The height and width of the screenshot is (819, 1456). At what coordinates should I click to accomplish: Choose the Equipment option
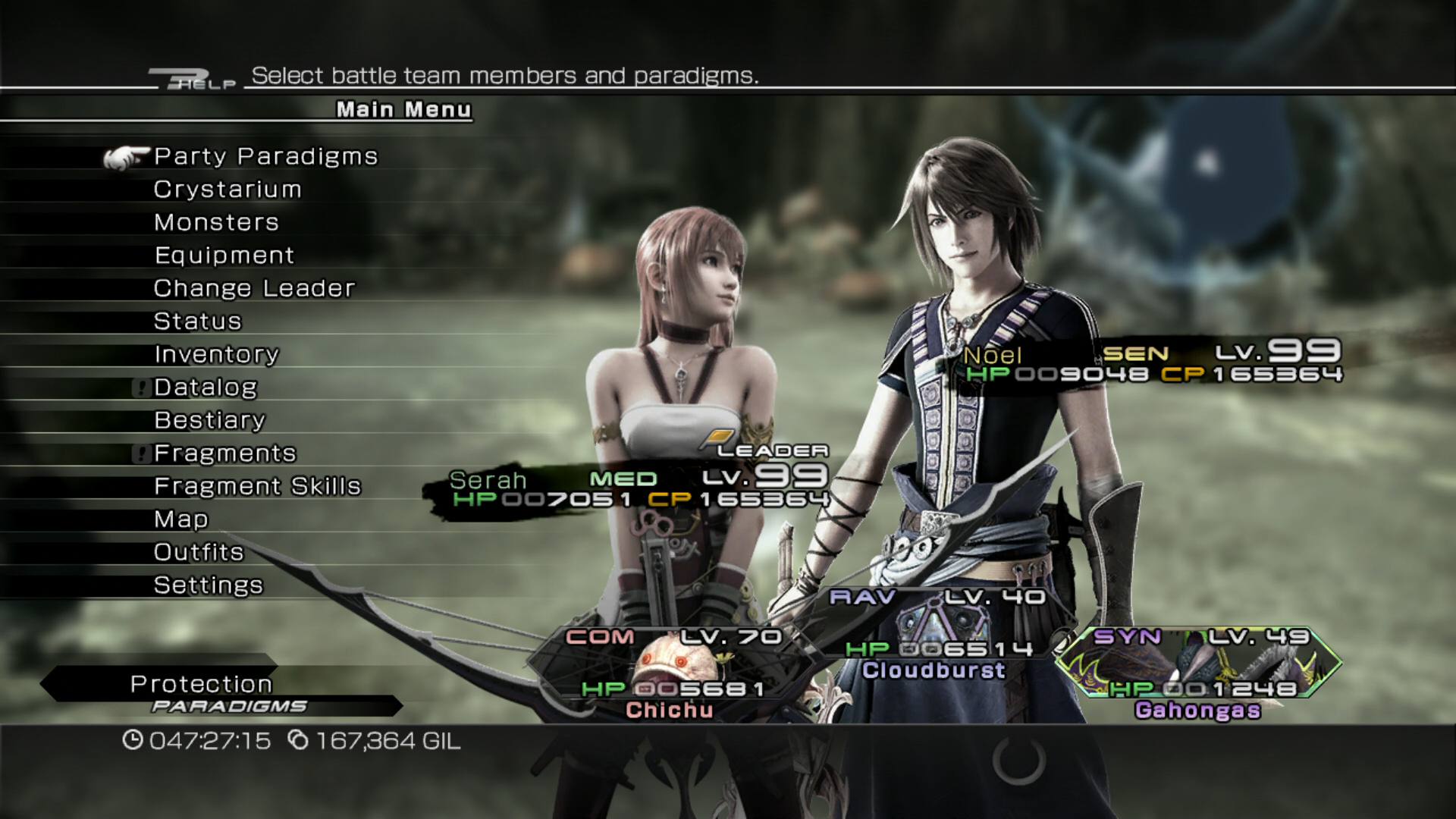(x=224, y=256)
